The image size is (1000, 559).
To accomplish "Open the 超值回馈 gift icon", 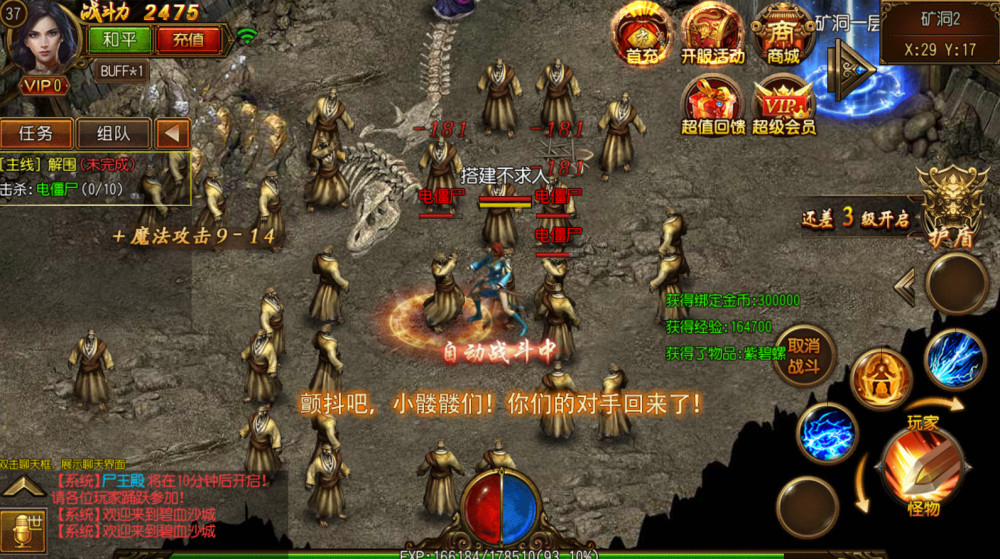I will pyautogui.click(x=712, y=104).
